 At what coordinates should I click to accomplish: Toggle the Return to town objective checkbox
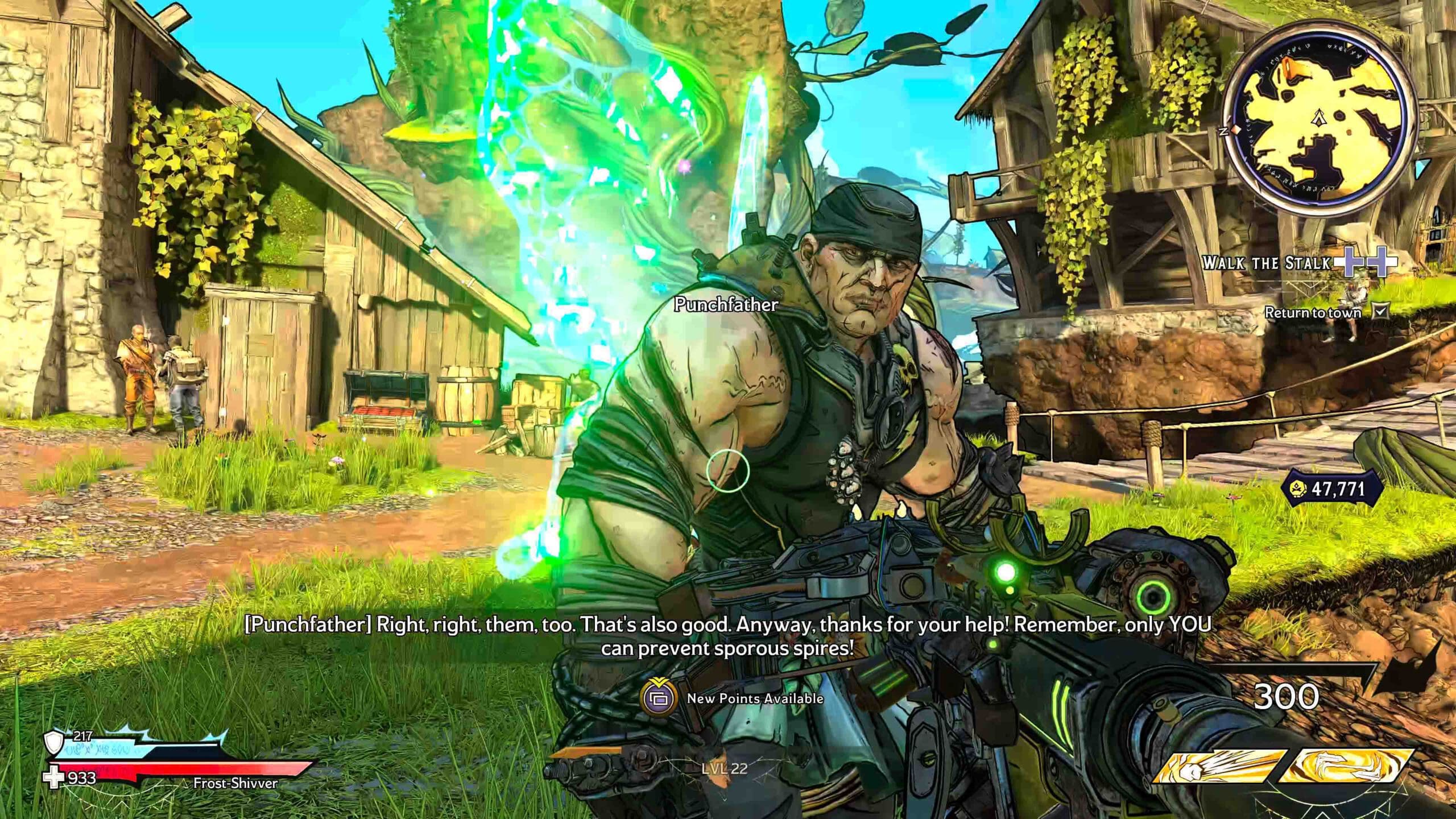(1380, 312)
